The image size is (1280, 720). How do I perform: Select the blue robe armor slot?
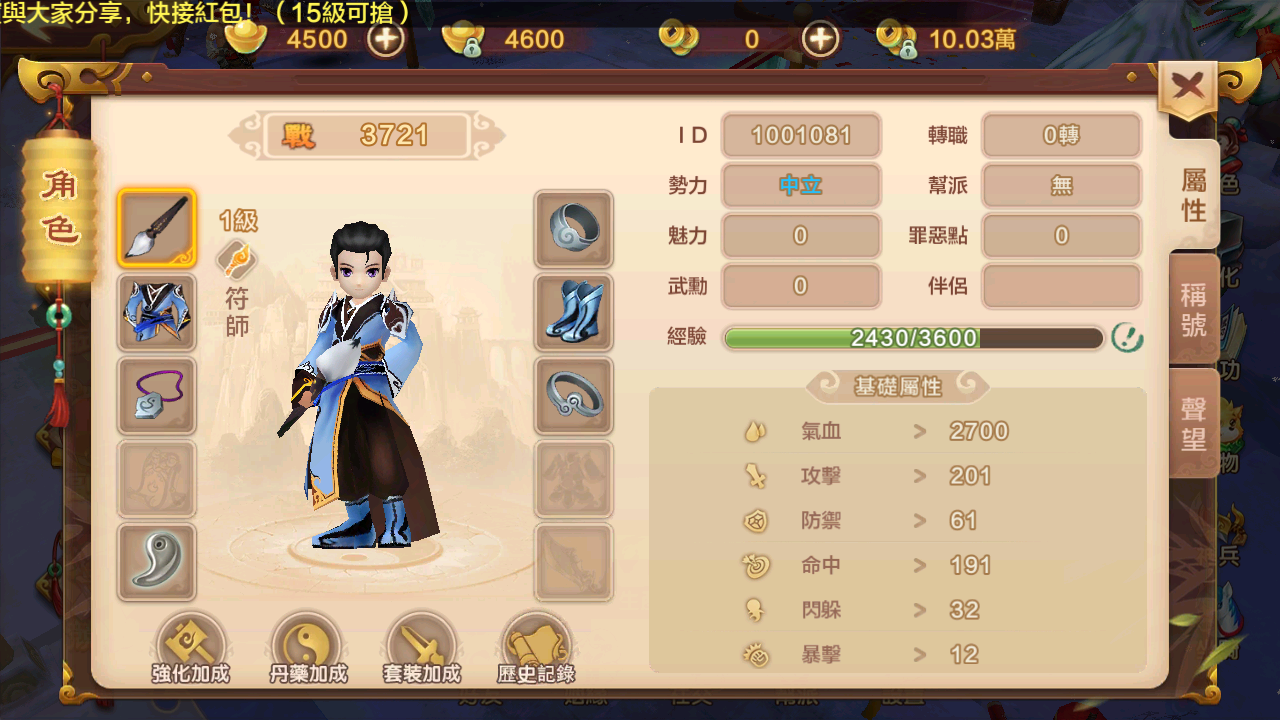[x=157, y=312]
